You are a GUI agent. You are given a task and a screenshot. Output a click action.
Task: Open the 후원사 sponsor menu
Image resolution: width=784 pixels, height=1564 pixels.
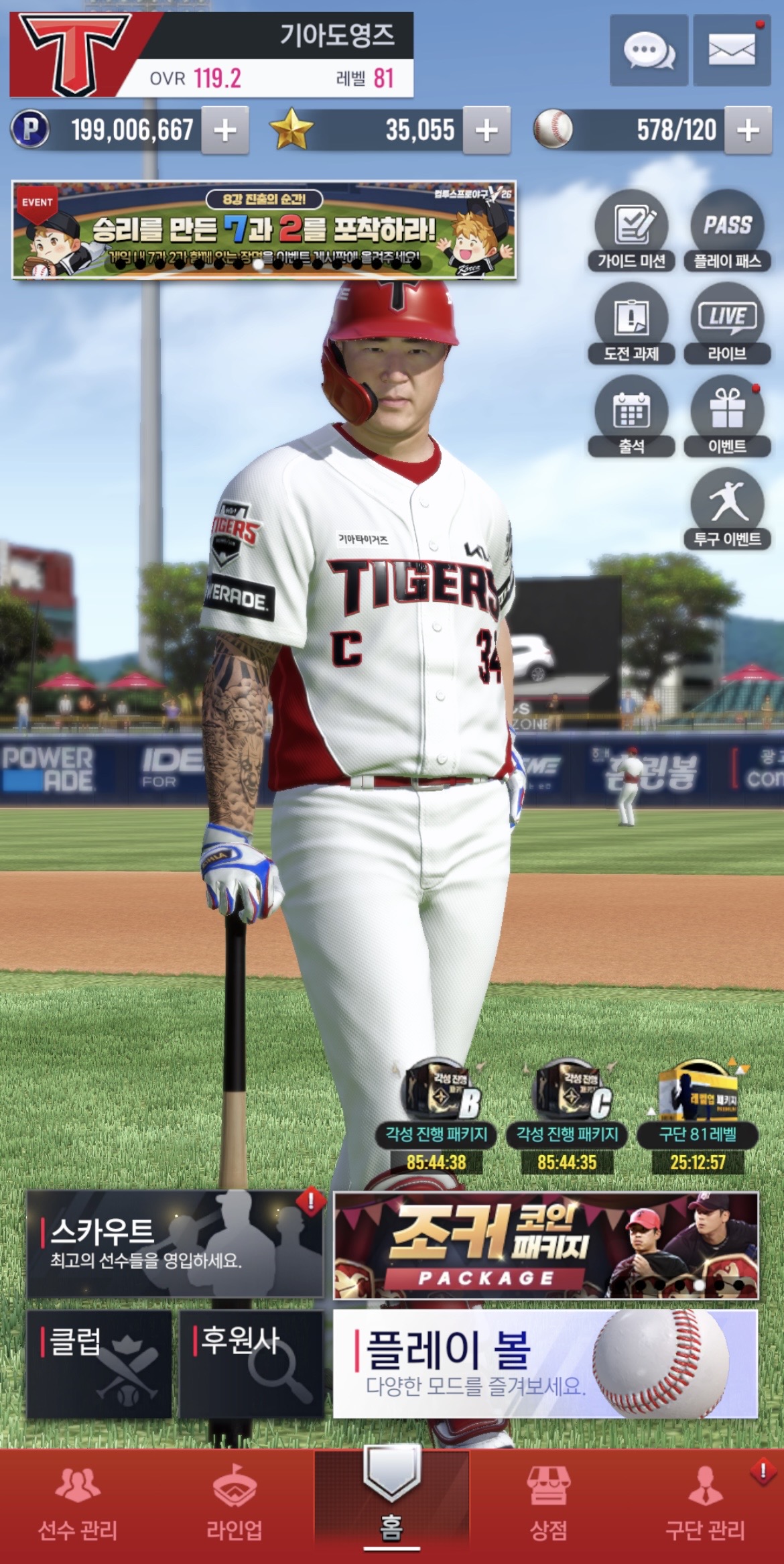point(251,1364)
